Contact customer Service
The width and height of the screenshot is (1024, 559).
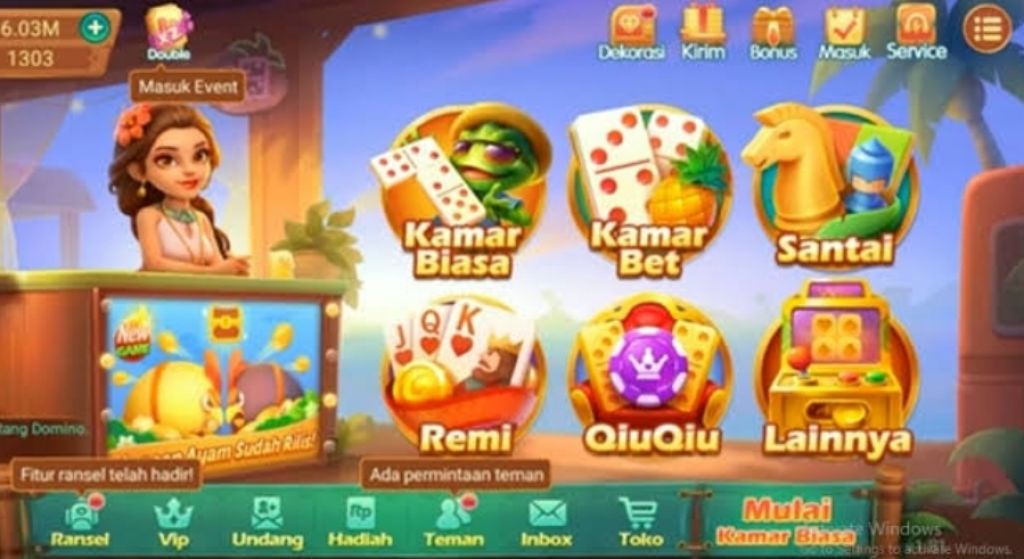pos(916,32)
